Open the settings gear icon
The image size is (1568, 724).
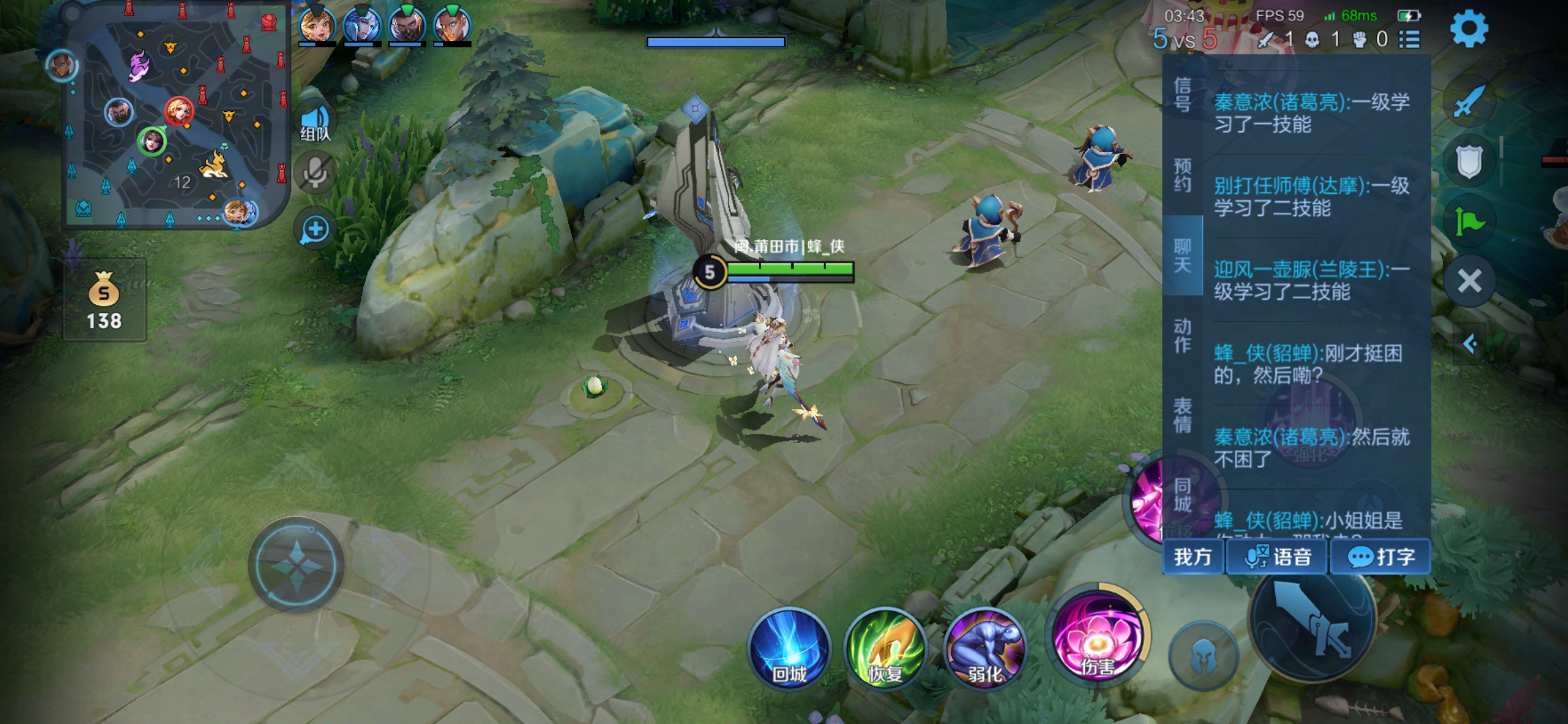1469,28
